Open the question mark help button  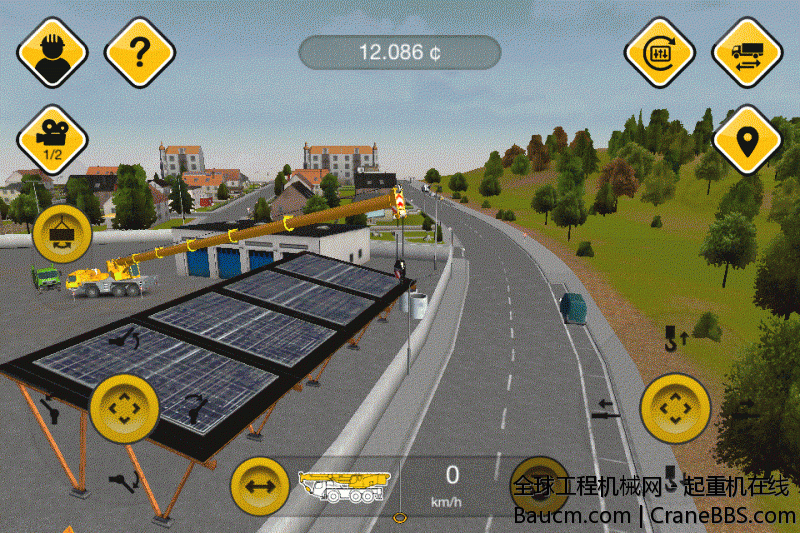click(x=140, y=51)
